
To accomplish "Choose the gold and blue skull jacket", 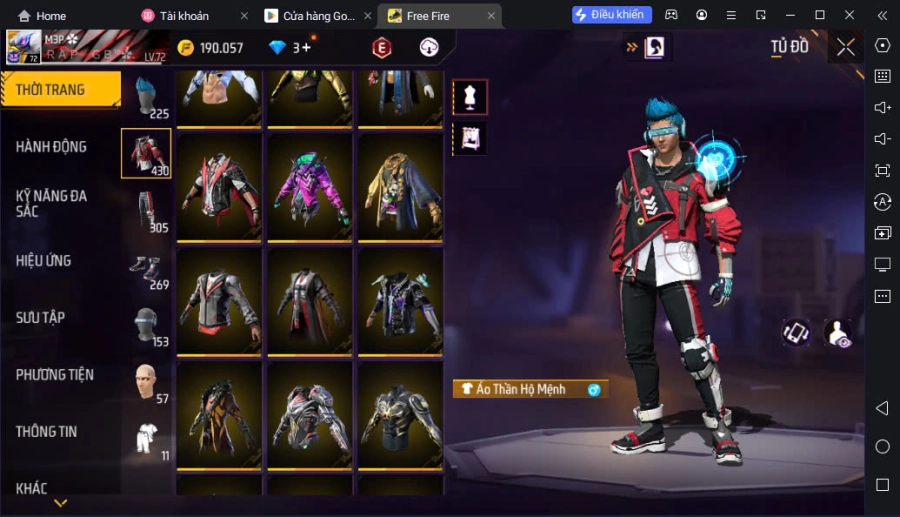I will coord(400,188).
